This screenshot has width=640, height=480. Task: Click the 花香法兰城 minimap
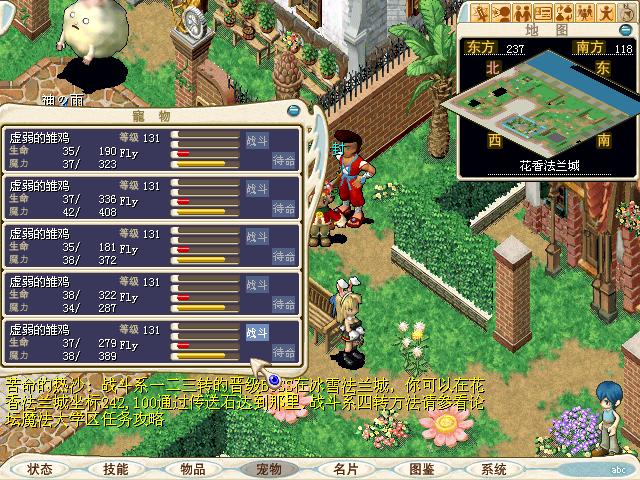pyautogui.click(x=549, y=98)
